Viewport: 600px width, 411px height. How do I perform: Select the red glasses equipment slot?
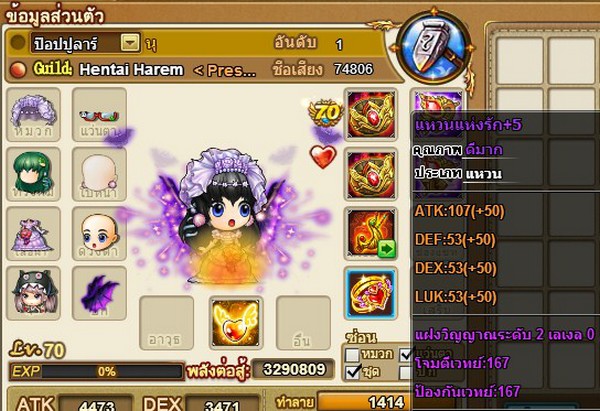99,112
